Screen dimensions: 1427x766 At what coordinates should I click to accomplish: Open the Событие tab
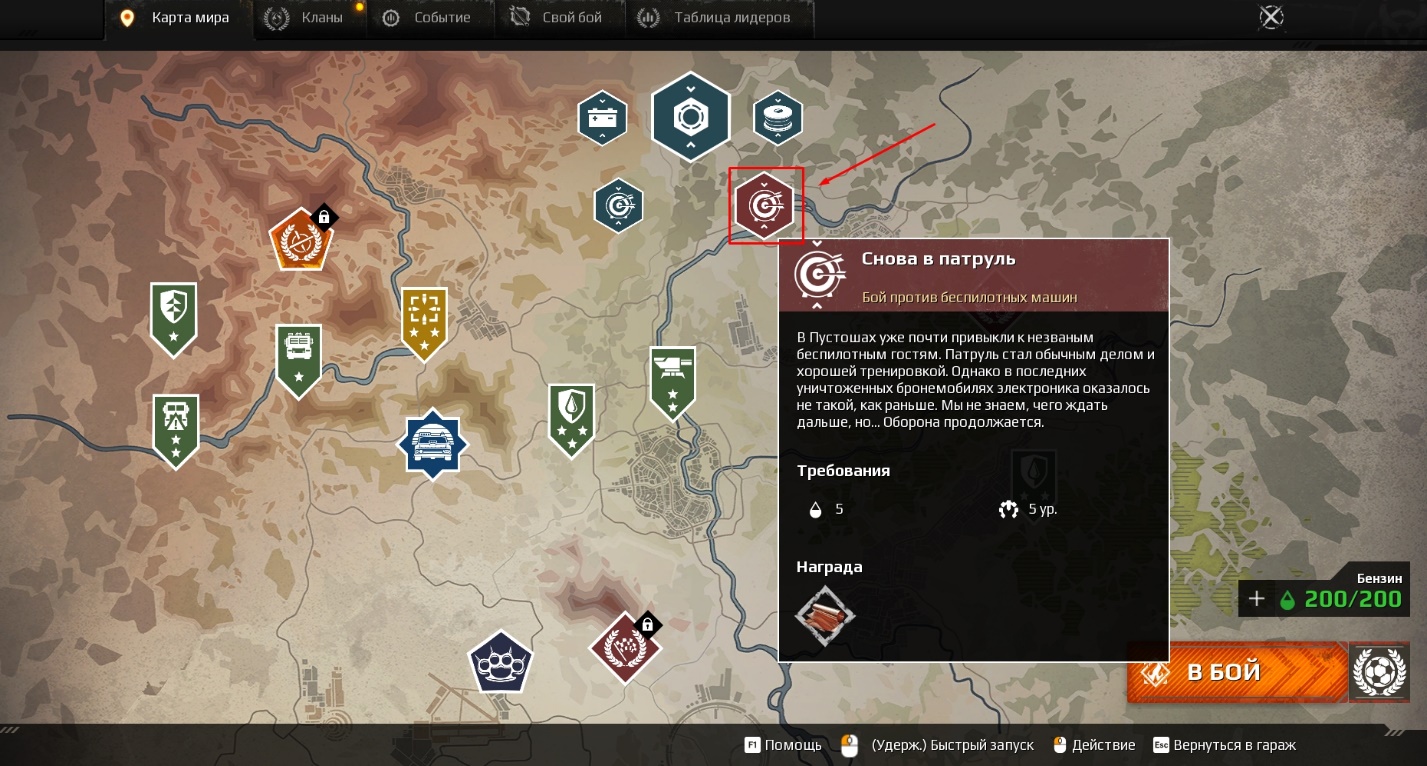427,18
